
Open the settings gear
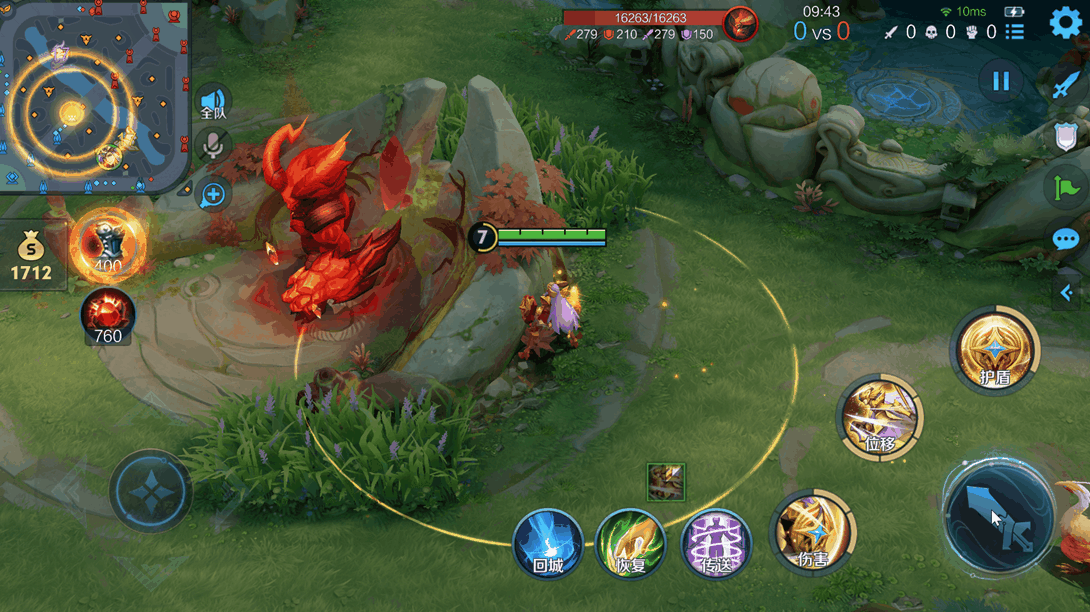[1066, 22]
